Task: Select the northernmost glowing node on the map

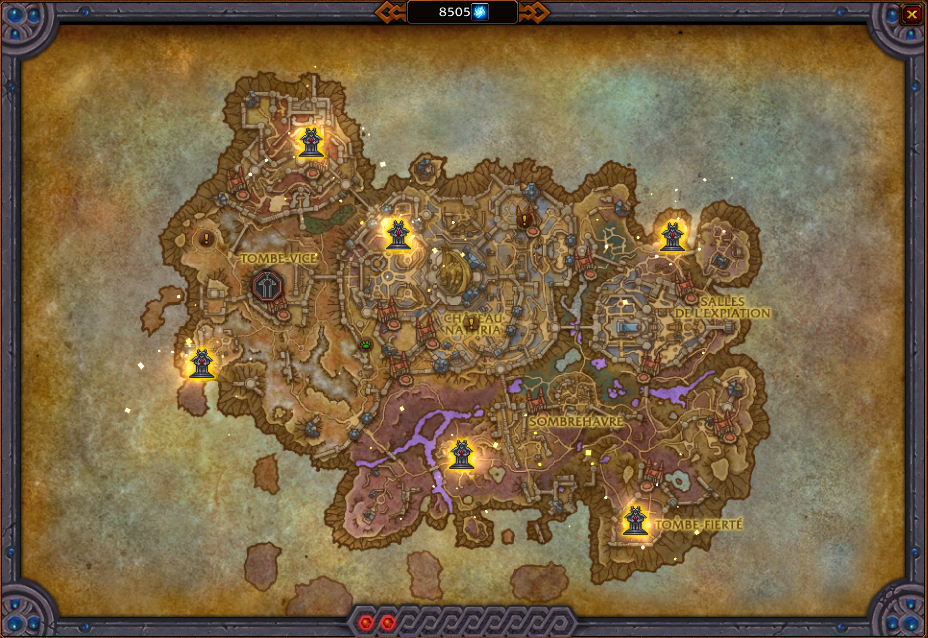Action: pos(311,143)
